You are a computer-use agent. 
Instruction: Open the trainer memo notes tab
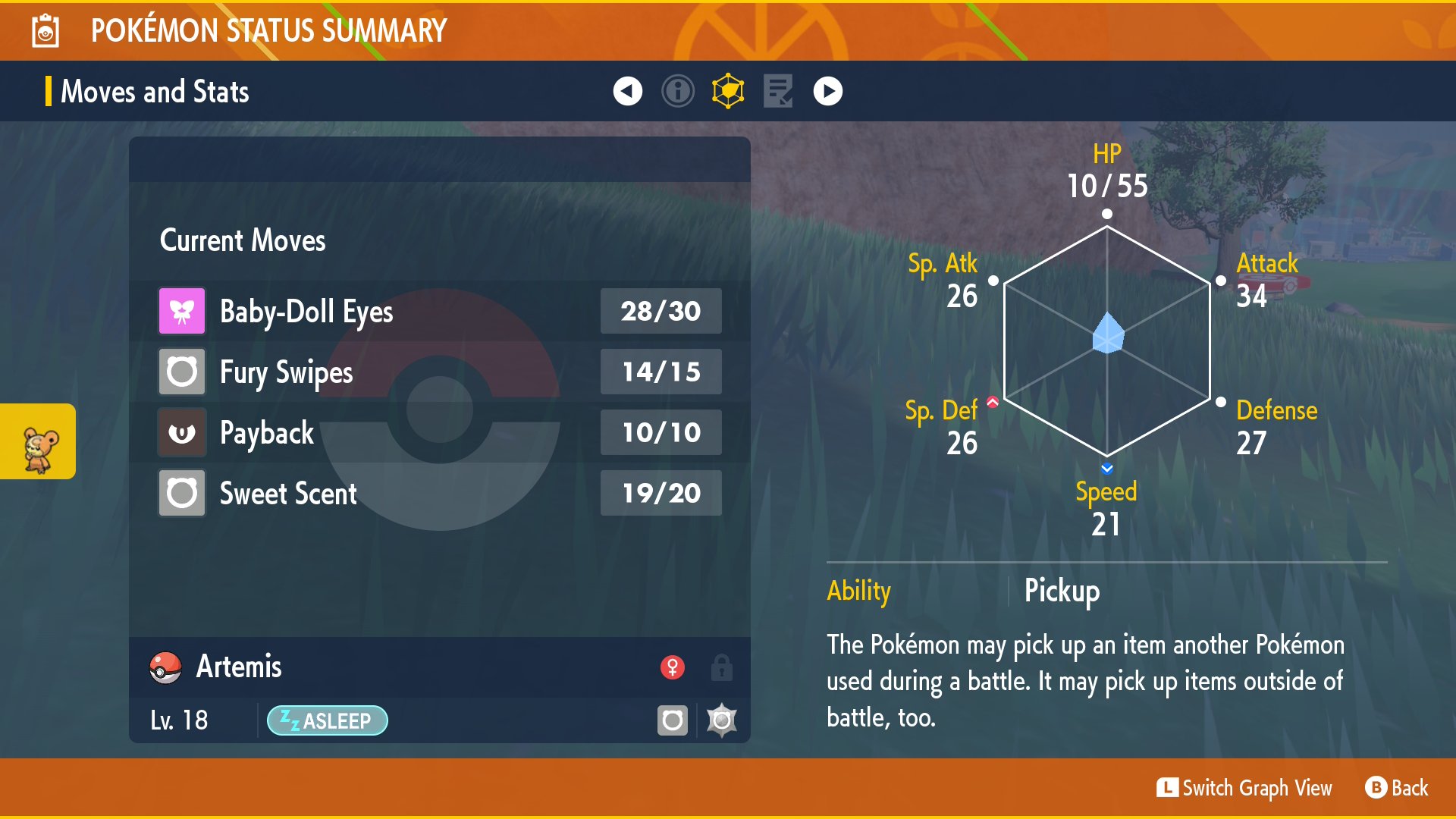pos(778,92)
